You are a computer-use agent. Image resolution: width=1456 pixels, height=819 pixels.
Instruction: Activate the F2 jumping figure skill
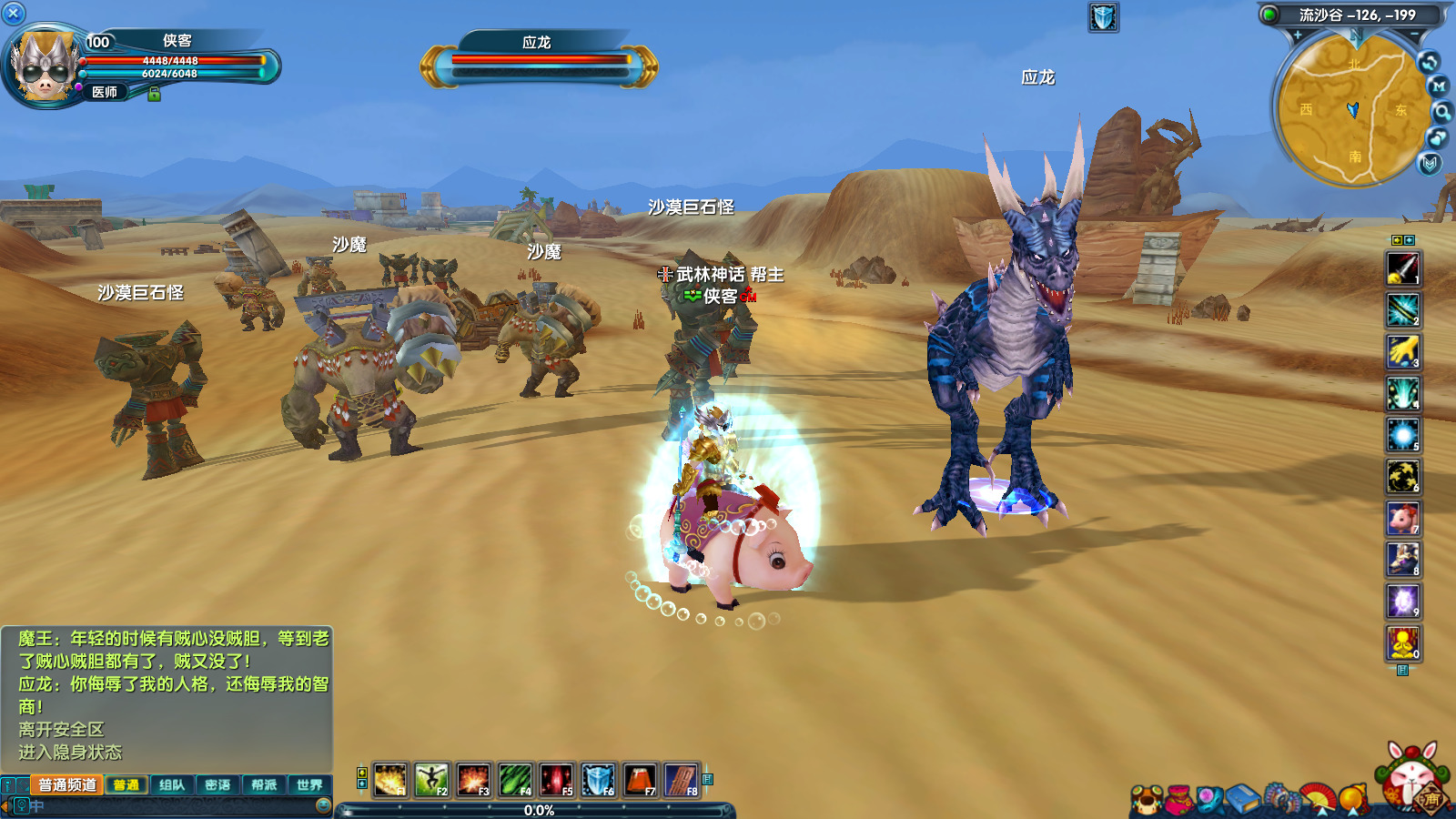tap(431, 780)
